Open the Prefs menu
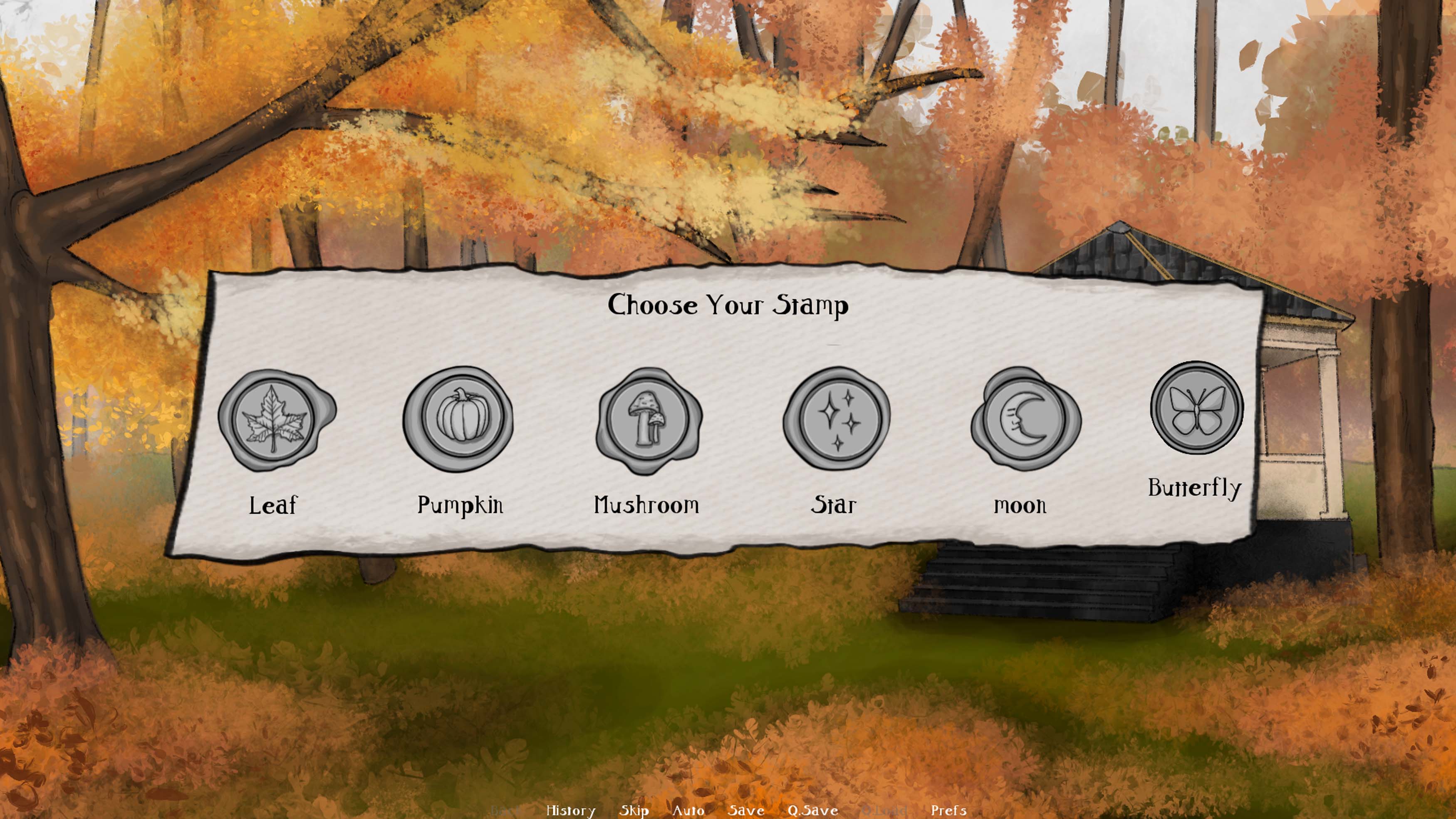Viewport: 1456px width, 819px height. 948,810
